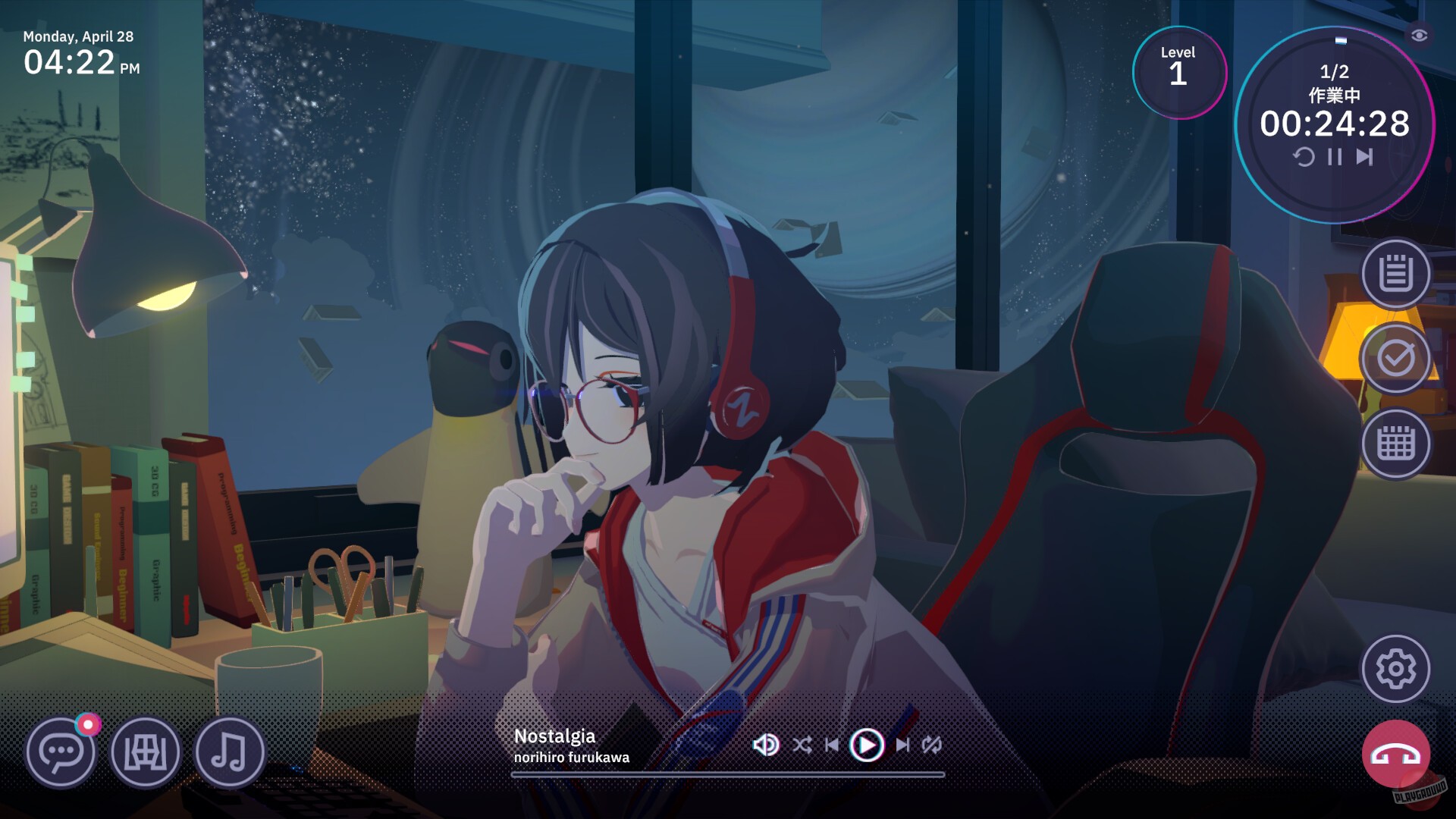1456x819 pixels.
Task: Click the song title Nostalgia
Action: (556, 736)
